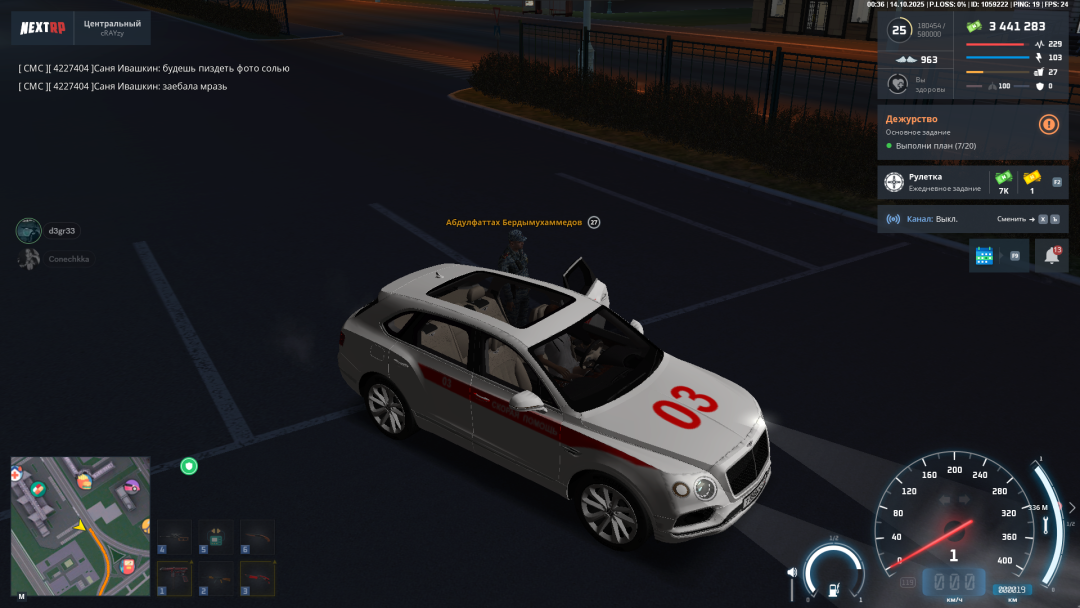Select the fast-food burger marker on minimap
Screen dimensions: 1080x608
click(x=85, y=481)
